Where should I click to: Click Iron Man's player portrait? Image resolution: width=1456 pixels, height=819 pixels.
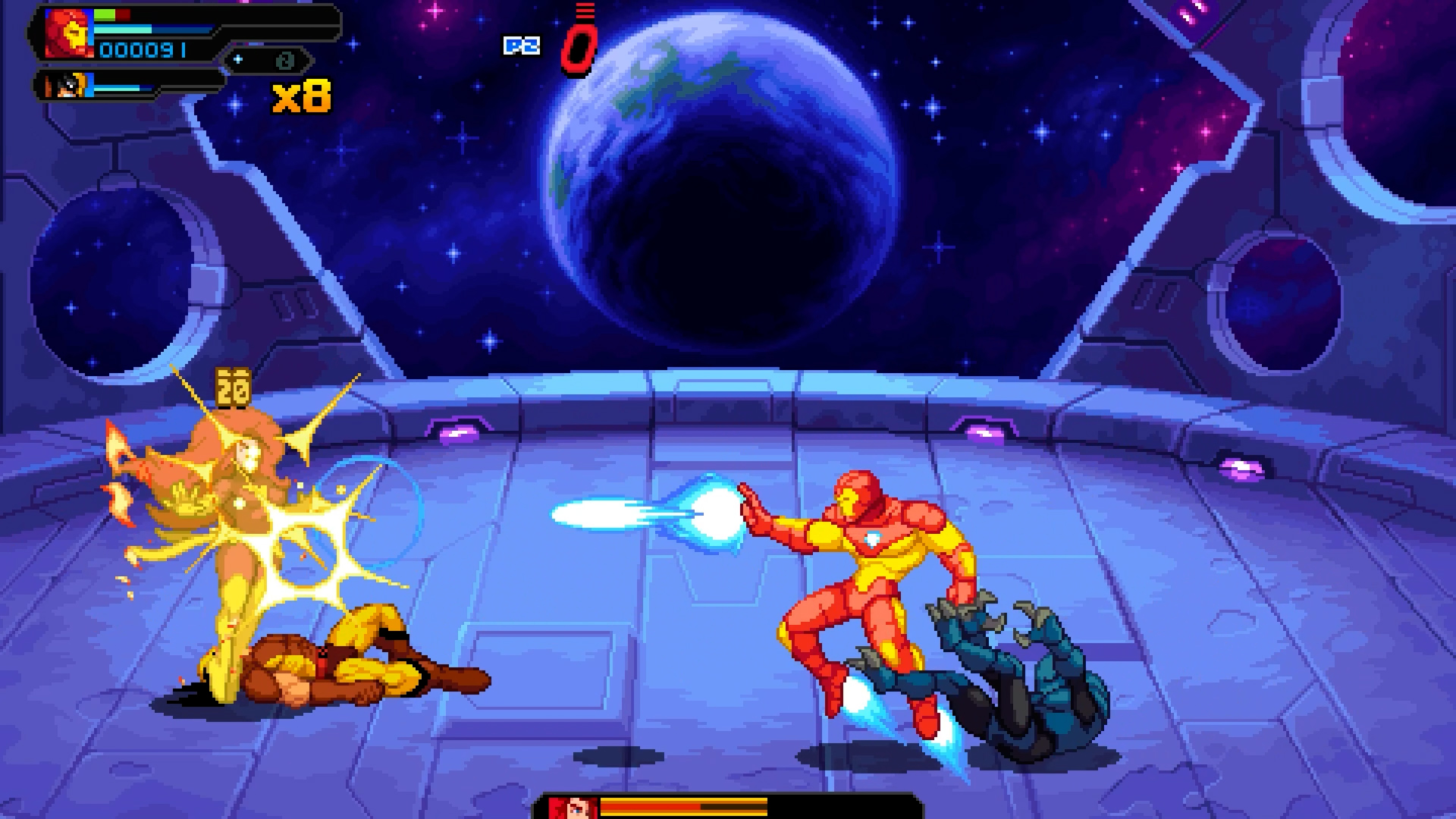tap(68, 33)
